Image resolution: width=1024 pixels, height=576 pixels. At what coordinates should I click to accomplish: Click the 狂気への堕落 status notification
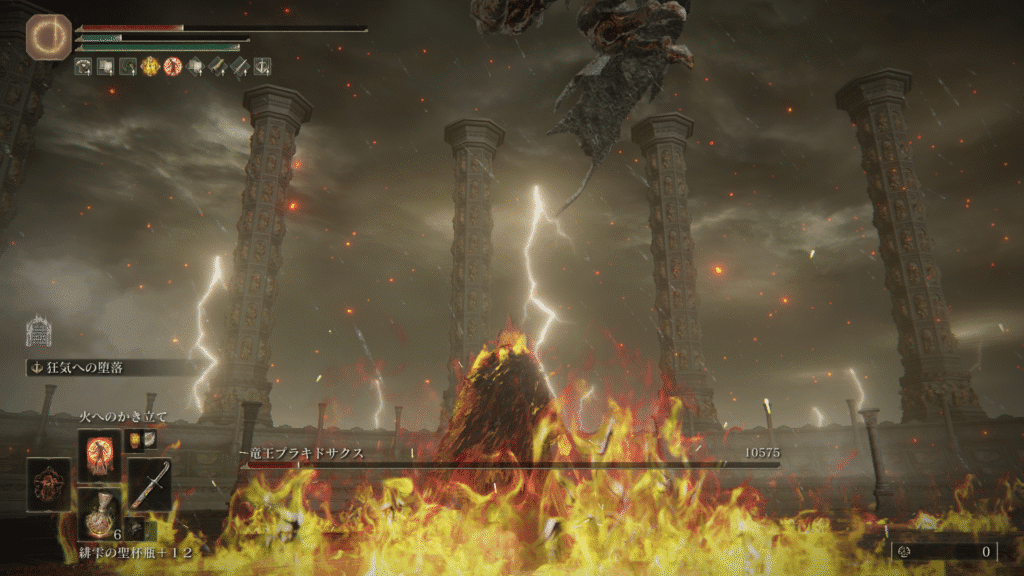[110, 367]
